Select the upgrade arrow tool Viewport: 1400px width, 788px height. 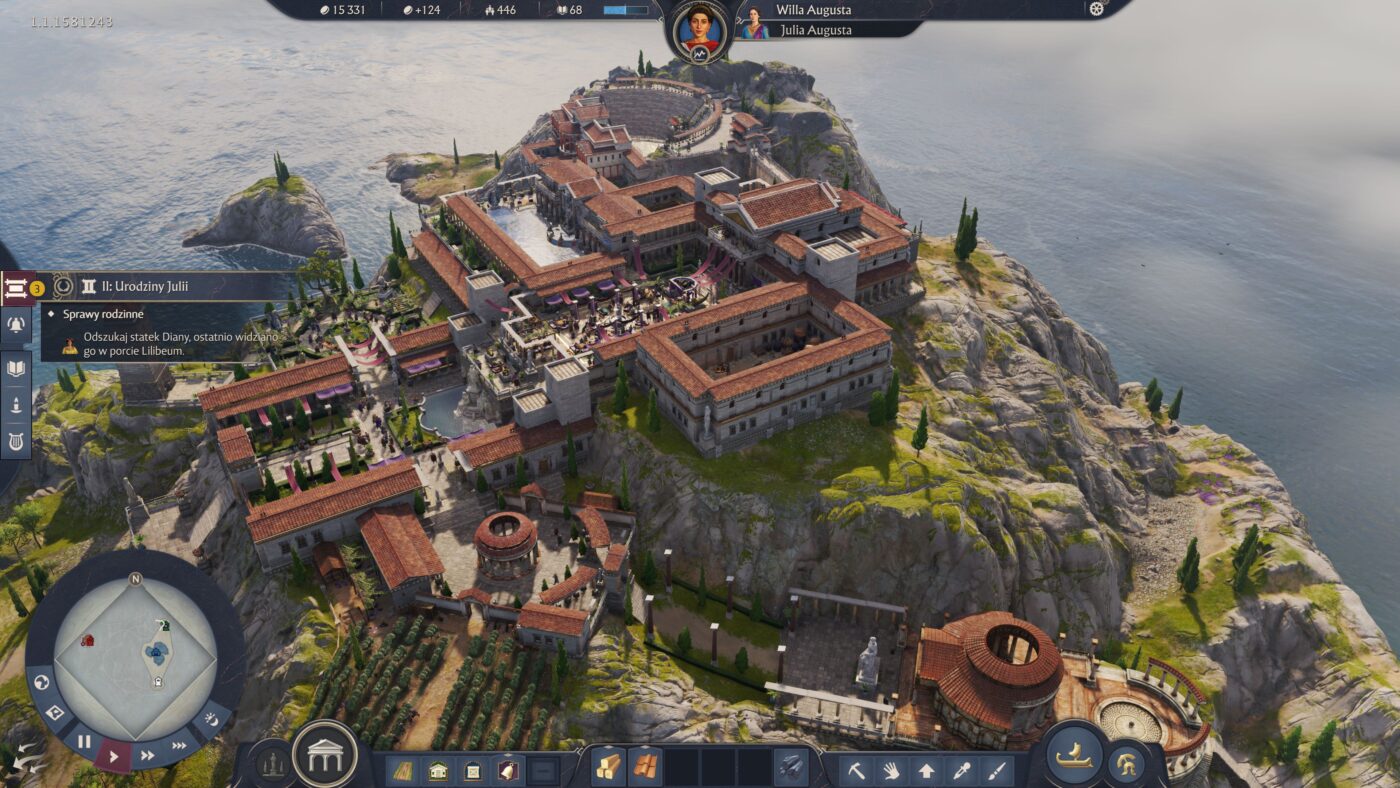tap(927, 770)
